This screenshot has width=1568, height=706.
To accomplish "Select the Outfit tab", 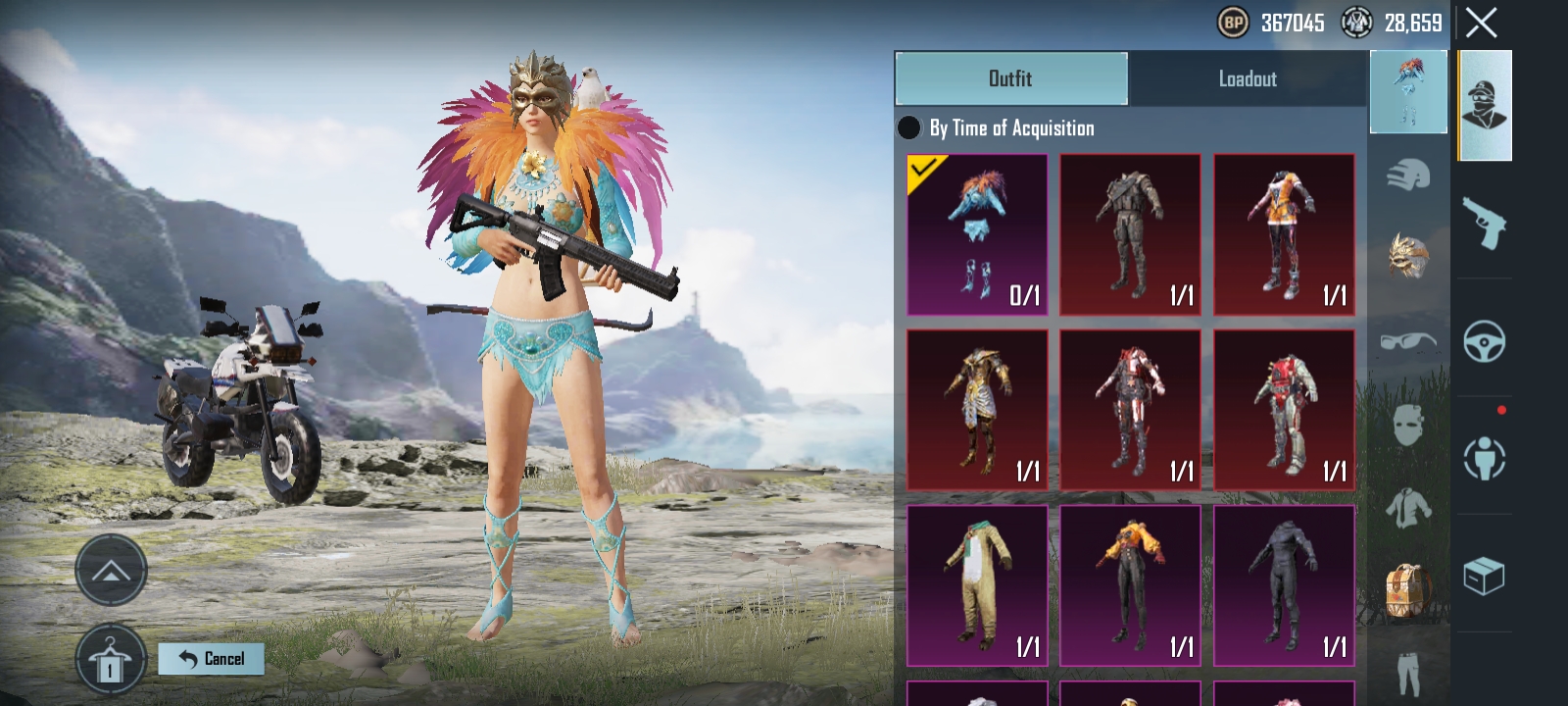I will tap(1010, 78).
